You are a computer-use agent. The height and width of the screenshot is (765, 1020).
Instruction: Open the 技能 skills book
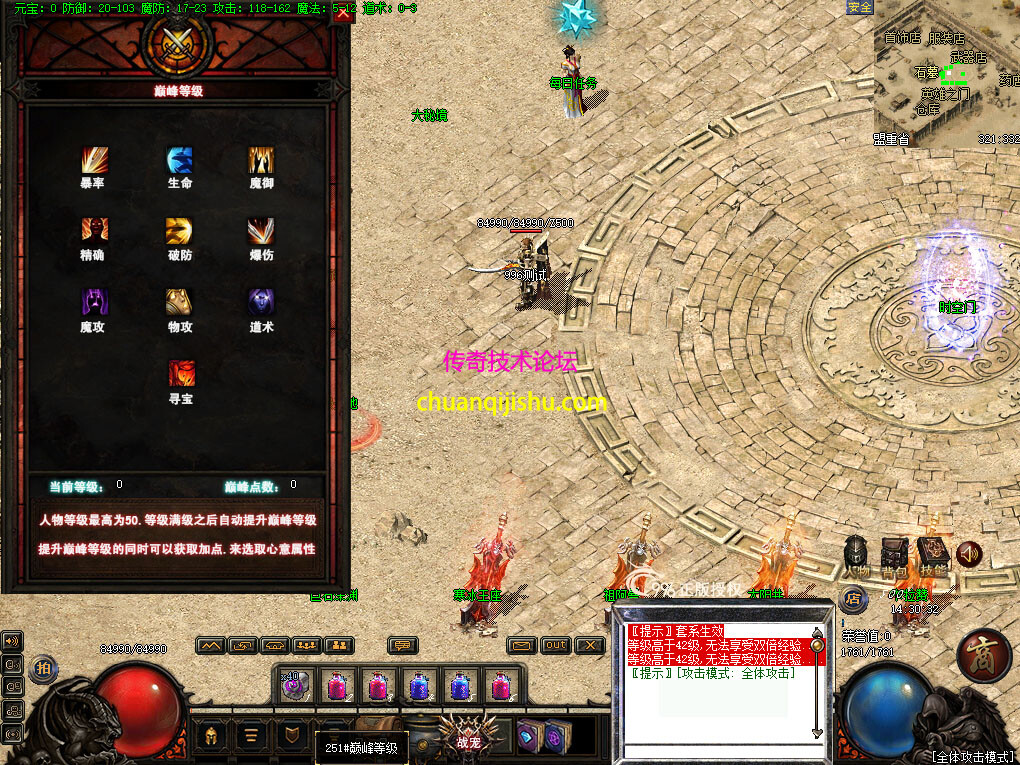click(x=932, y=551)
